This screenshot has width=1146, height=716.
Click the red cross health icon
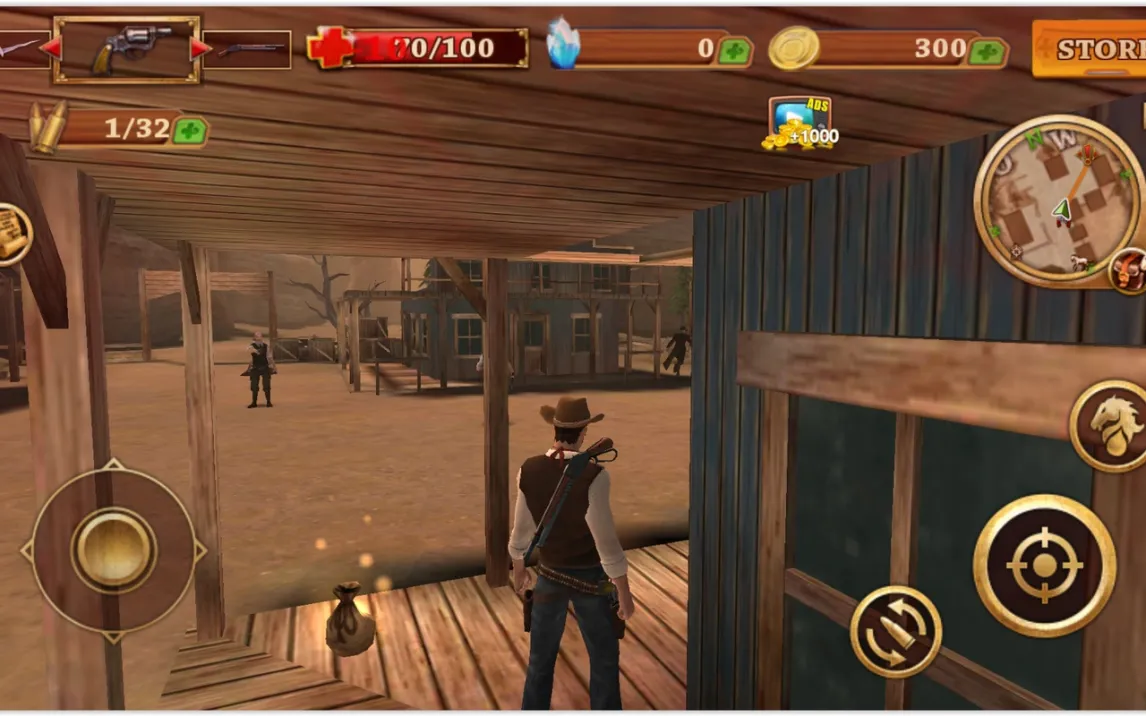point(330,48)
